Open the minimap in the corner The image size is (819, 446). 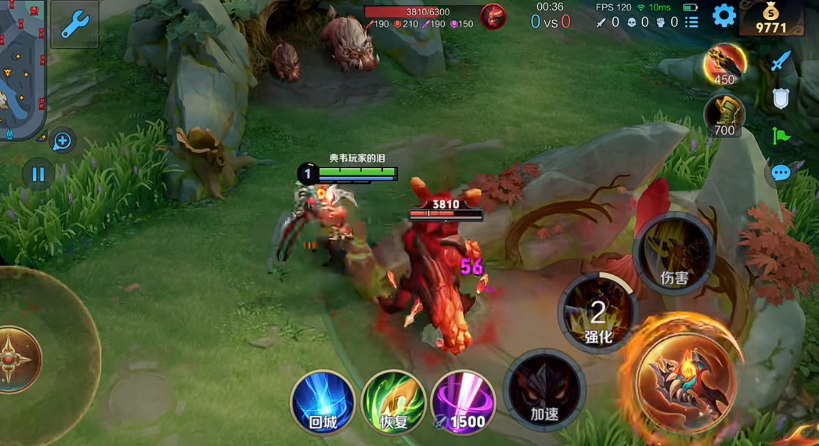coord(22,70)
